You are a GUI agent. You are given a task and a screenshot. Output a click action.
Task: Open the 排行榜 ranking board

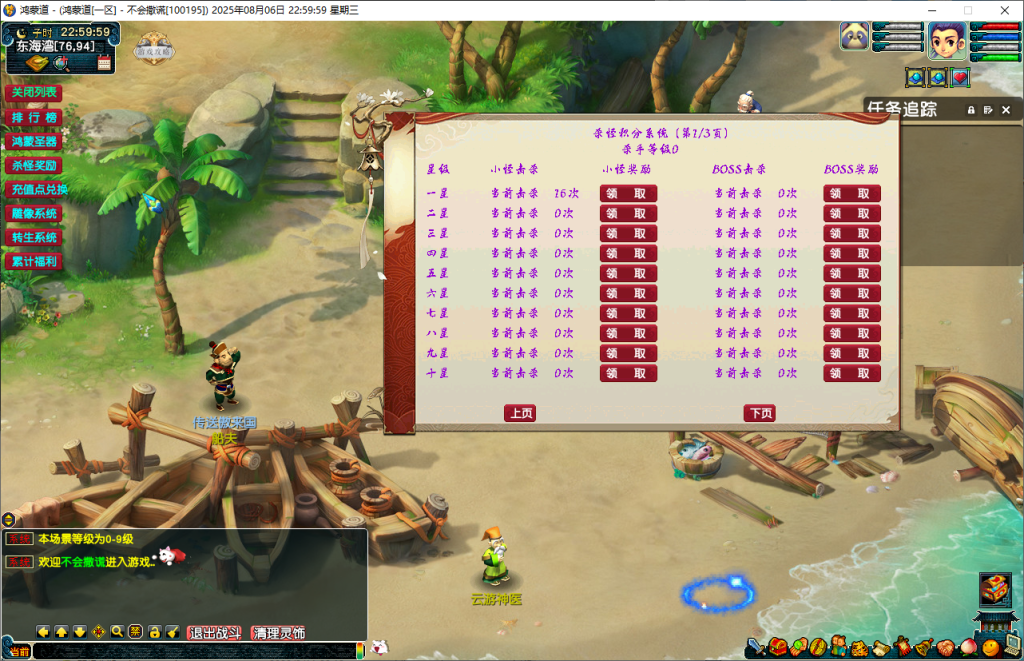coord(35,117)
